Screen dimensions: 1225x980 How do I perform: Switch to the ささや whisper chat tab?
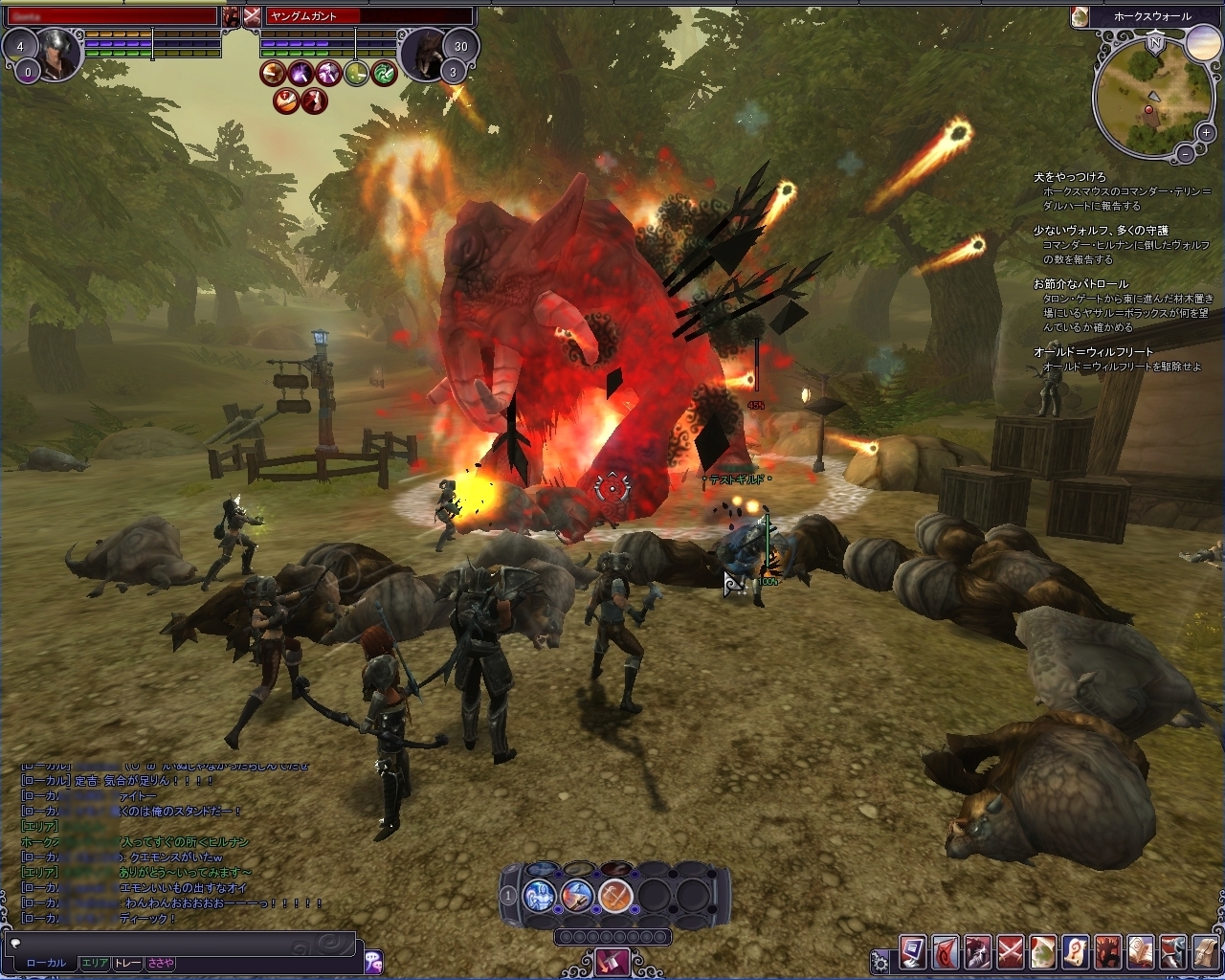pos(160,963)
